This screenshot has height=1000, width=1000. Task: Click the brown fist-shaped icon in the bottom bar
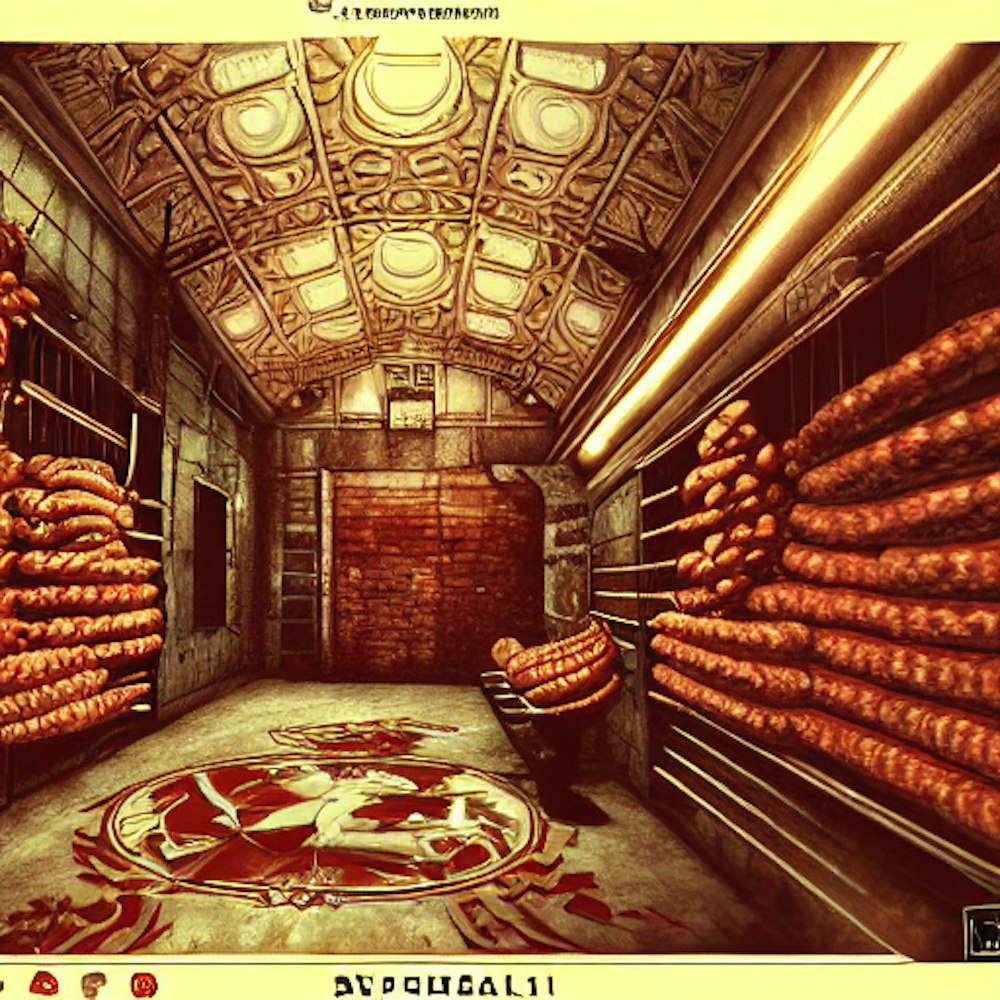[x=94, y=984]
